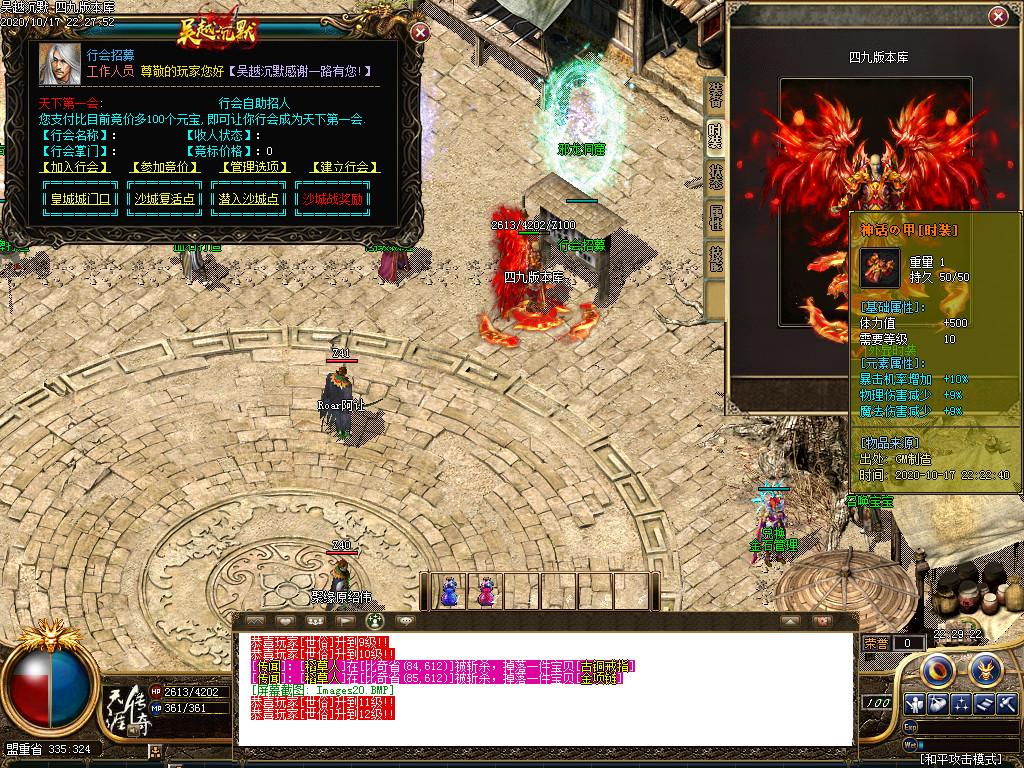Go to the 沙城复活点 respawn point
This screenshot has width=1024, height=768.
point(165,199)
